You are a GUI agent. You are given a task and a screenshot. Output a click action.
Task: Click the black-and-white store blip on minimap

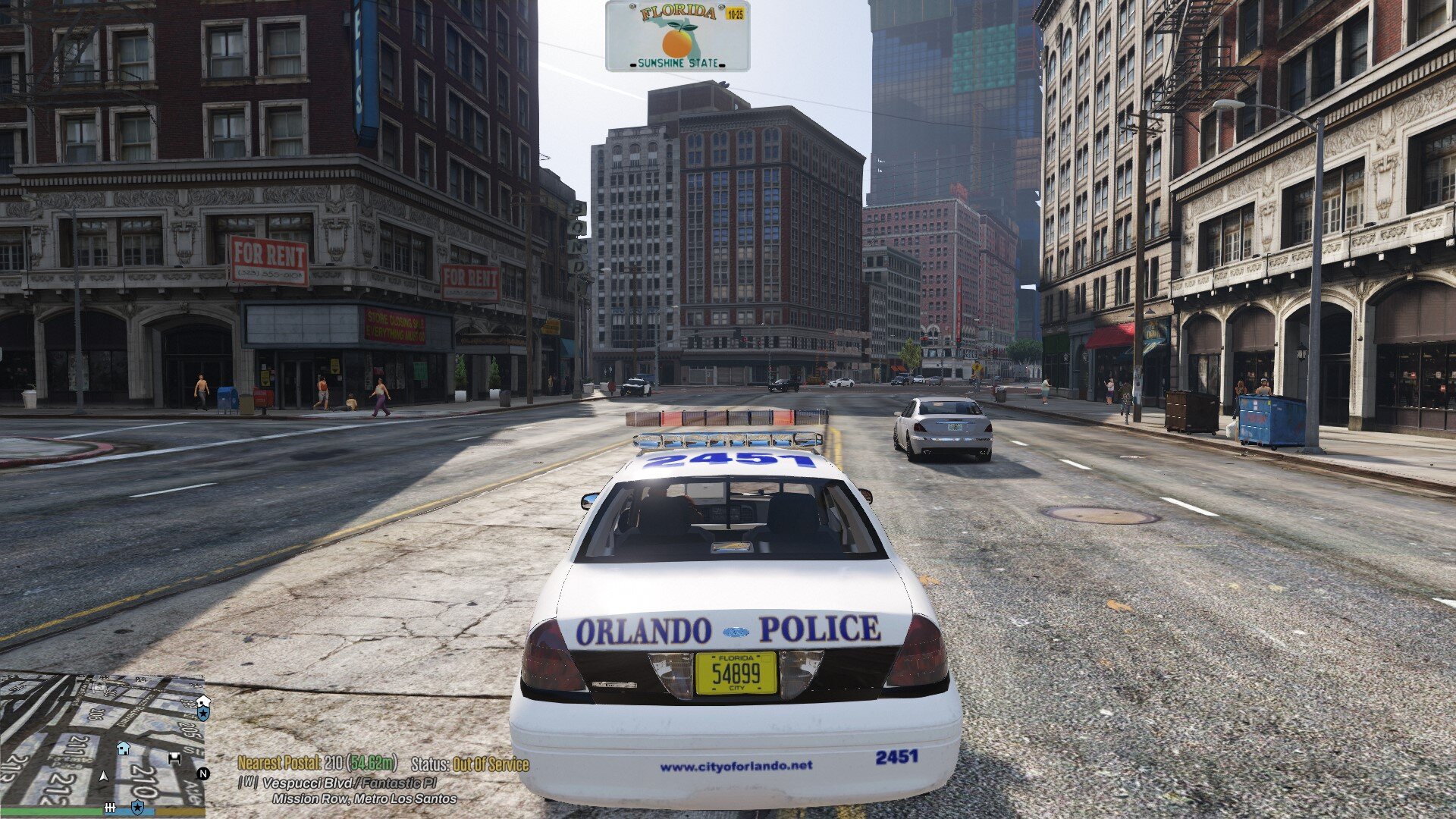pos(175,758)
